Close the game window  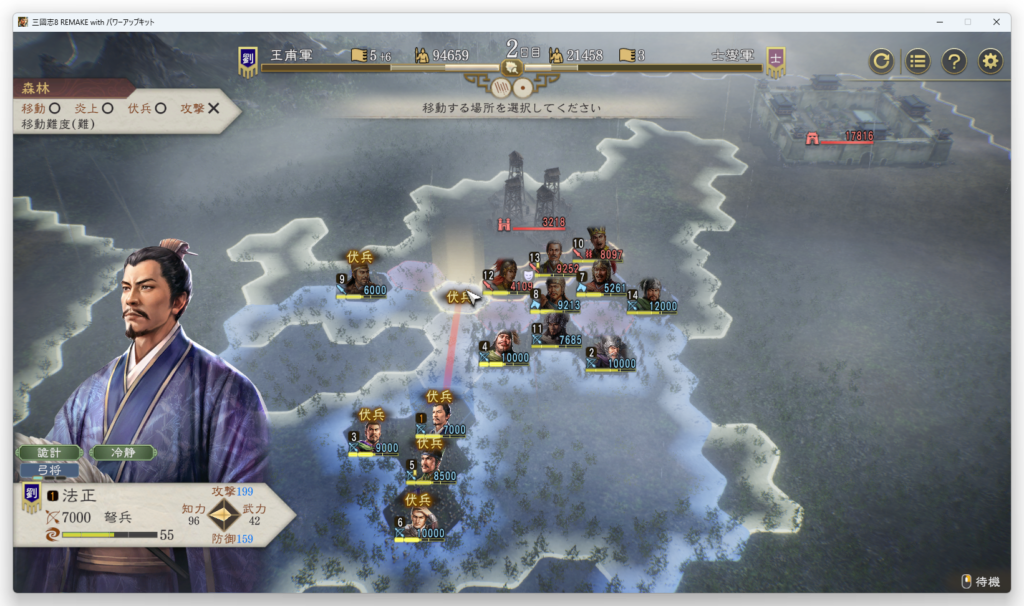coord(996,21)
